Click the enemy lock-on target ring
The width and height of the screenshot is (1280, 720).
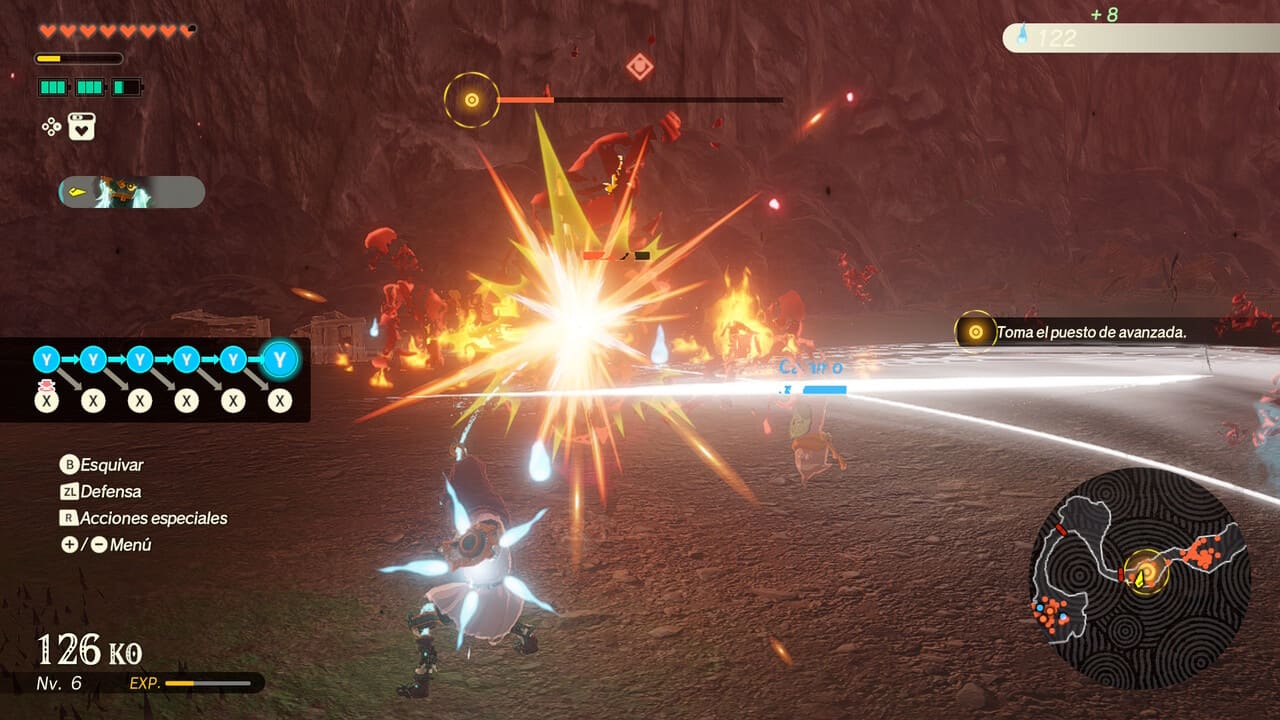click(x=471, y=100)
